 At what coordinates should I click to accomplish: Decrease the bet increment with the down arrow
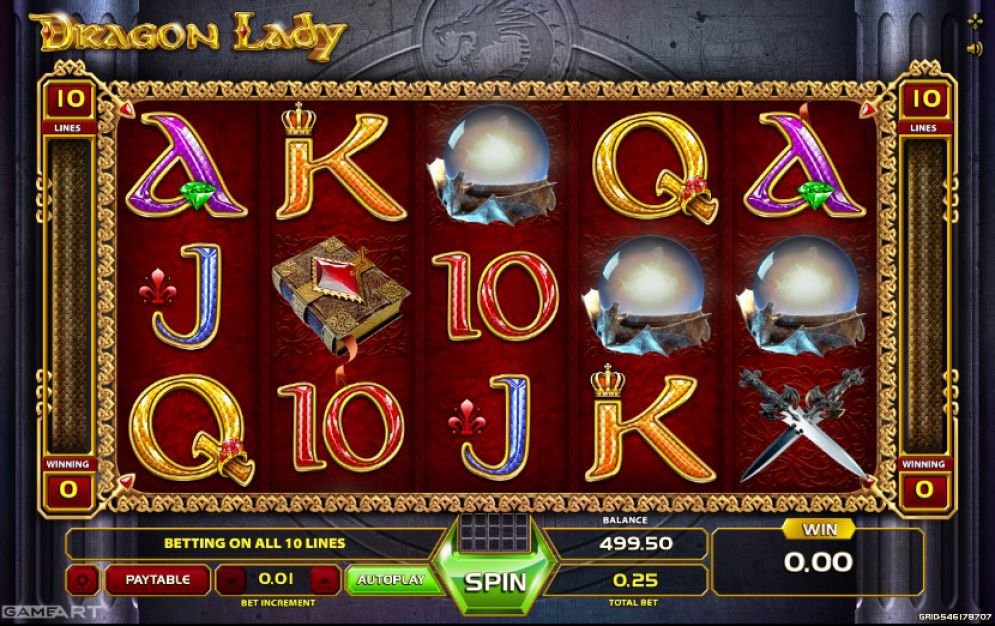click(231, 579)
